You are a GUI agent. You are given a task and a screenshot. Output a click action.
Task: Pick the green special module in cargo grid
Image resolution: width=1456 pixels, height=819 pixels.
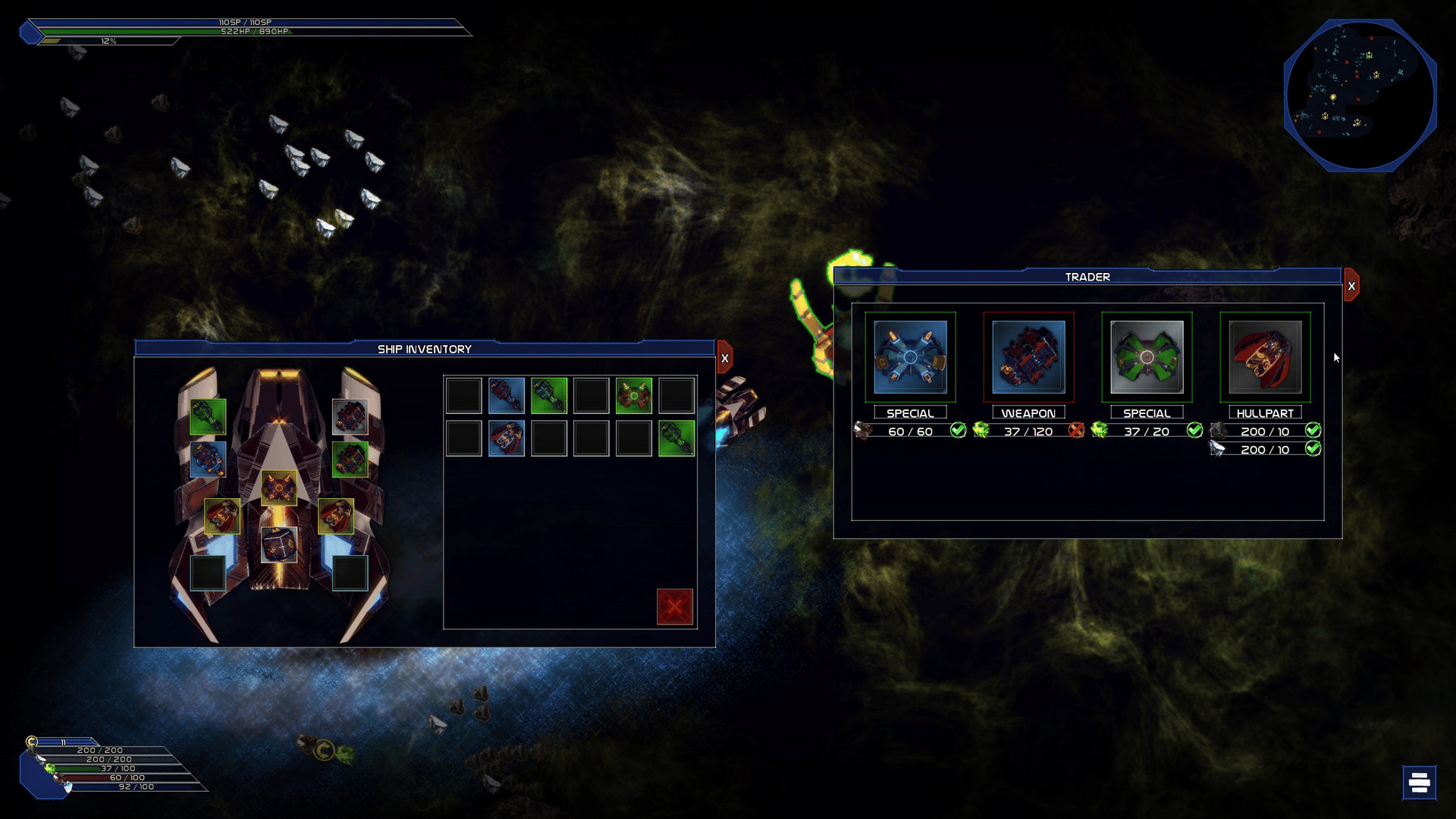coord(634,395)
